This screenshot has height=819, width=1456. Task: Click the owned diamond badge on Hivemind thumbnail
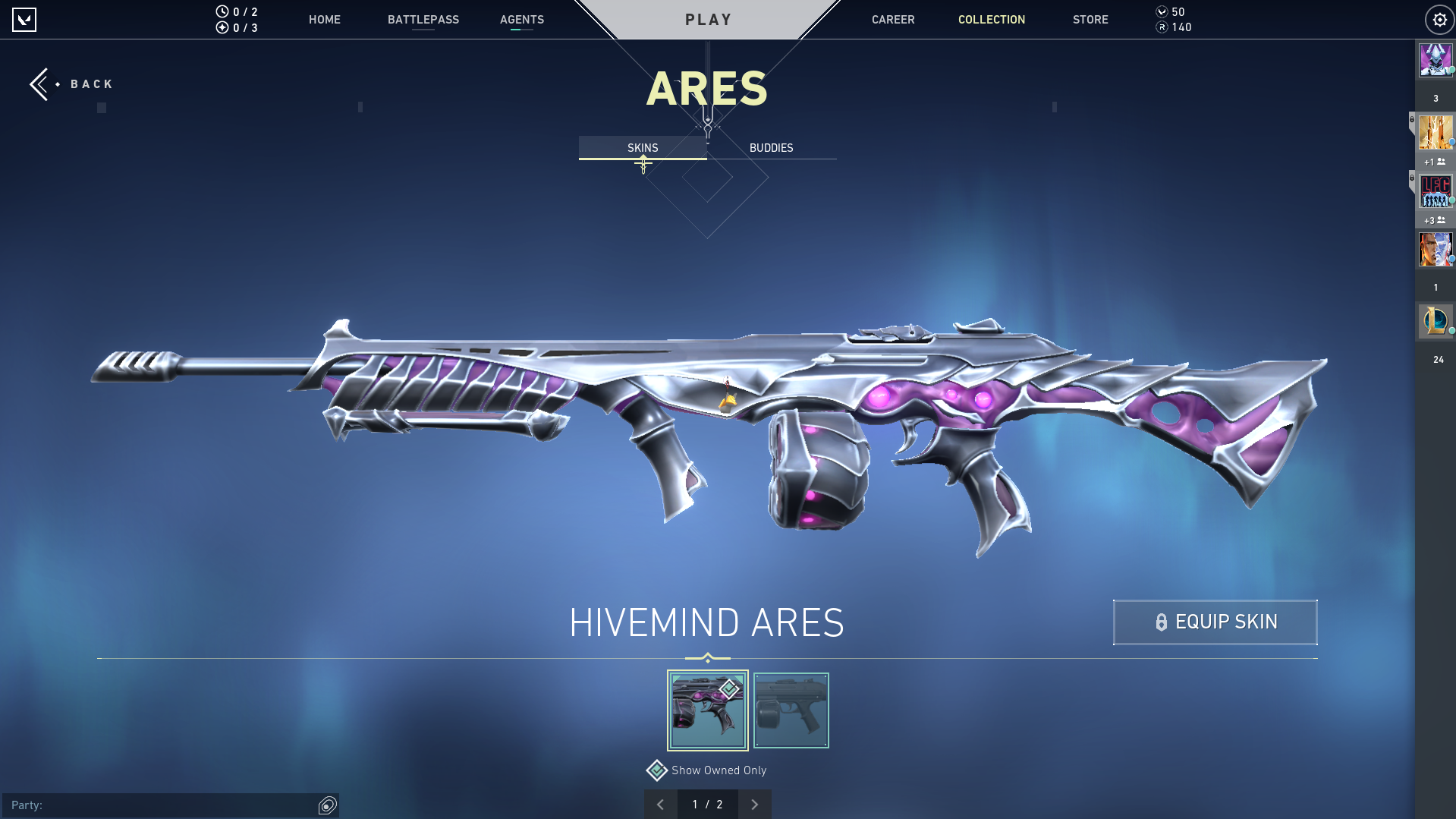click(x=728, y=689)
